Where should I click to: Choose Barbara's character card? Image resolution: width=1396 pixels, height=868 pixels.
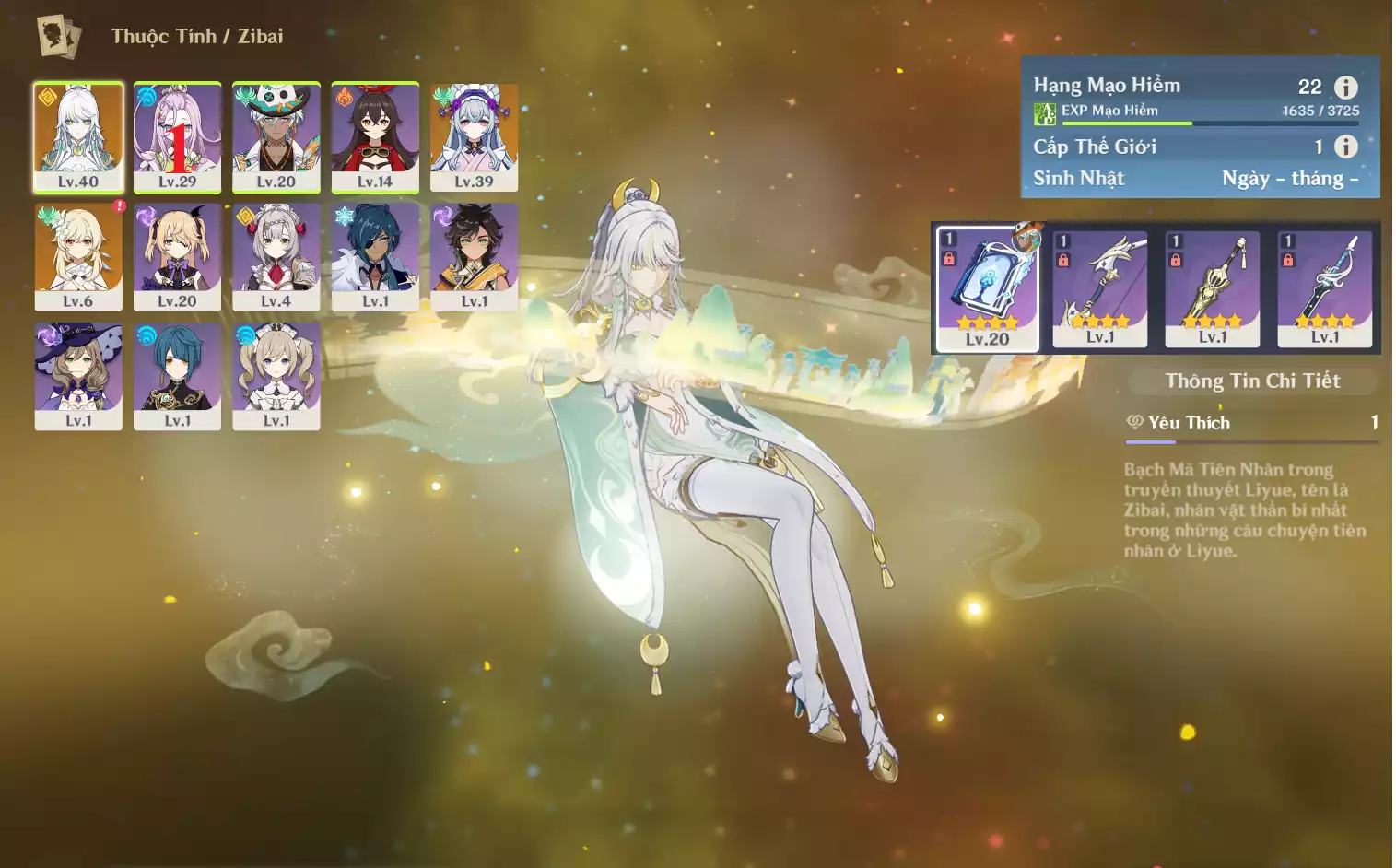click(x=276, y=376)
